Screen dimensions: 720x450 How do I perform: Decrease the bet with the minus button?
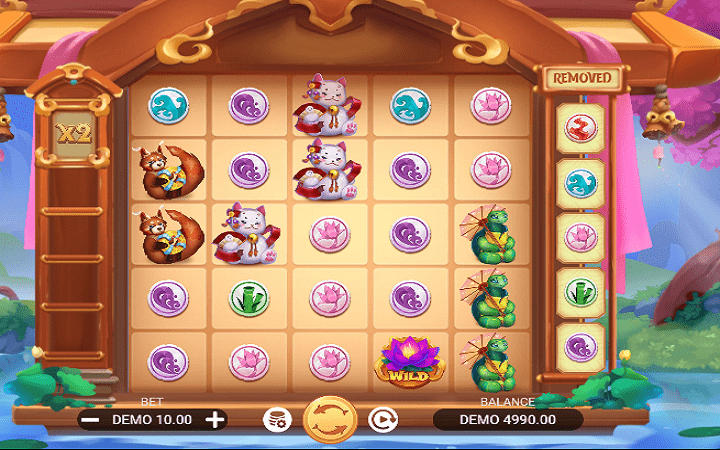click(x=89, y=420)
